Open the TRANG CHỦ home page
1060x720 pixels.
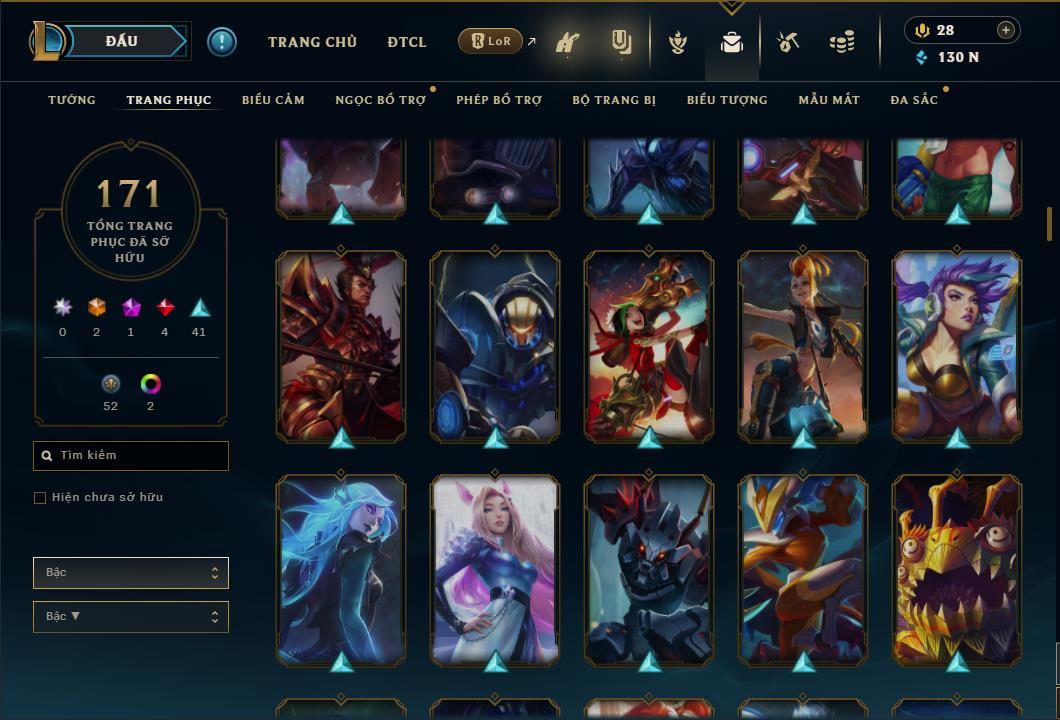pos(312,42)
